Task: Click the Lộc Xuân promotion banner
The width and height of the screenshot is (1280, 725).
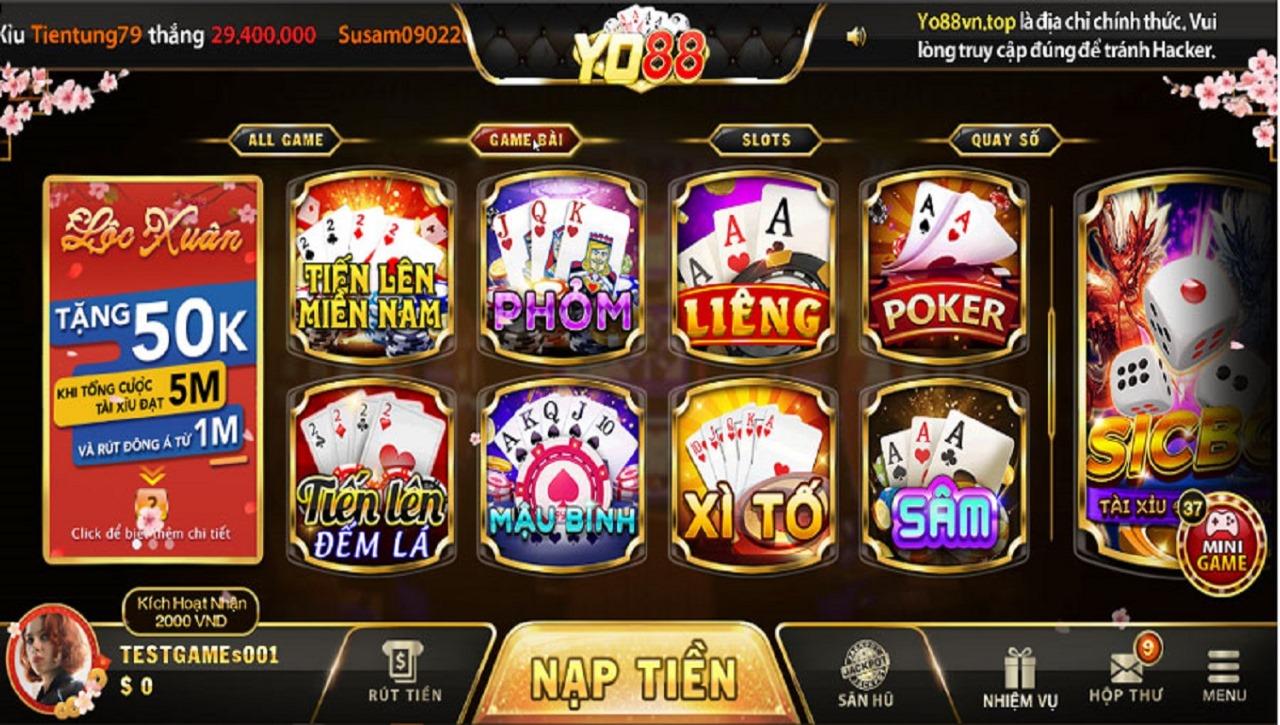Action: [x=153, y=370]
